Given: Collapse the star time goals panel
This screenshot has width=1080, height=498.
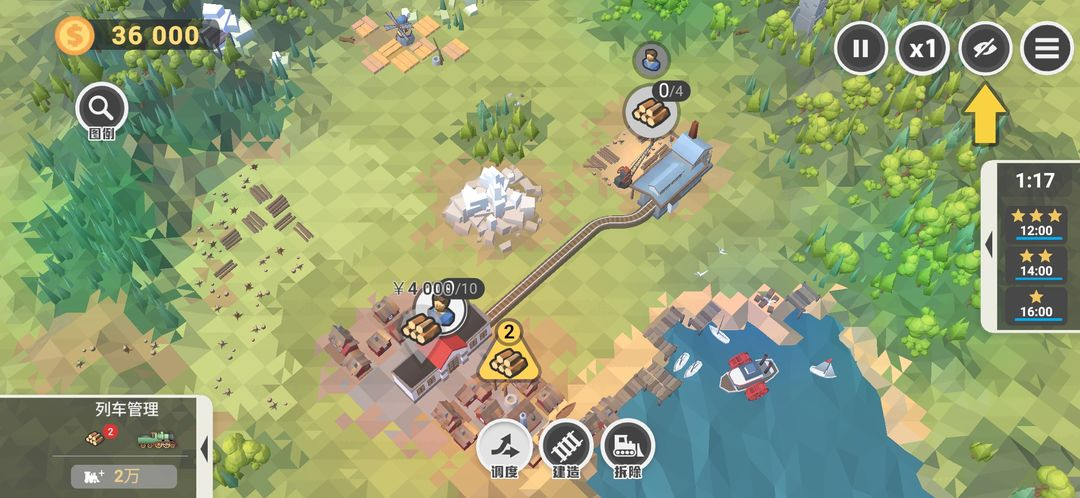Looking at the screenshot, I should point(989,245).
